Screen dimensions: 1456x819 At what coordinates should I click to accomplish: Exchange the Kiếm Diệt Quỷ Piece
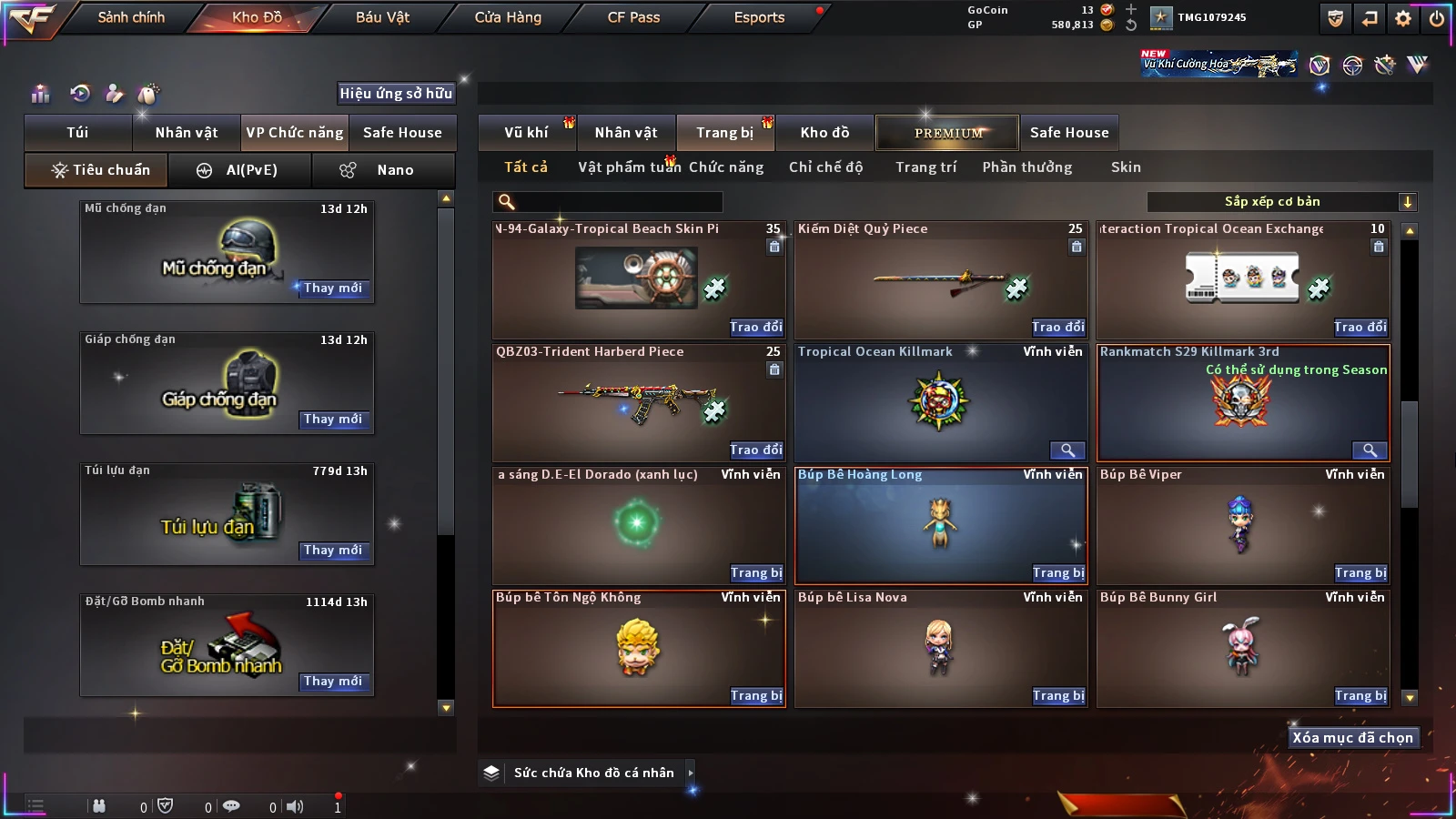point(1058,328)
